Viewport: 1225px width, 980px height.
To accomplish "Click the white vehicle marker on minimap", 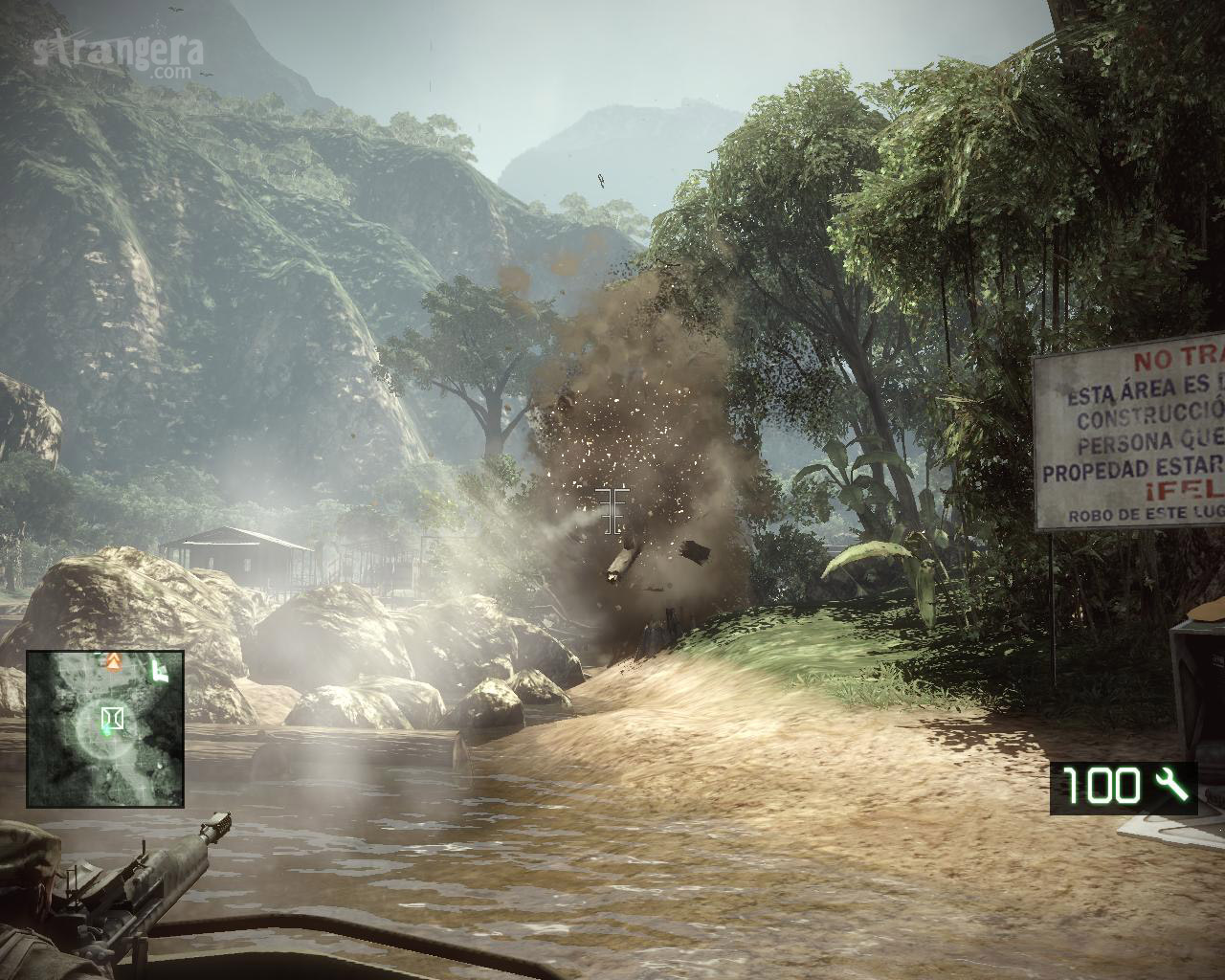I will (113, 717).
